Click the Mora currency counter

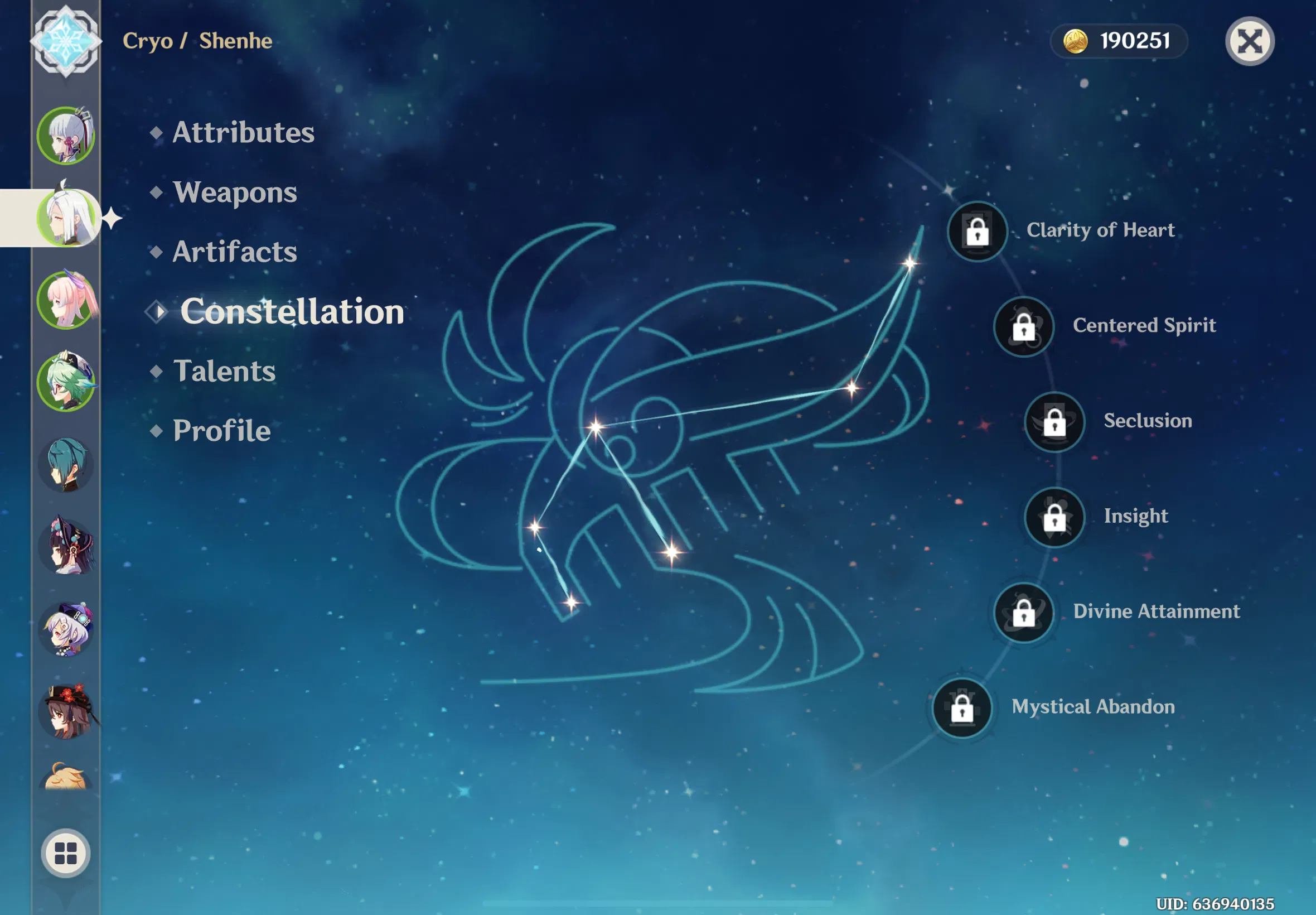[x=1119, y=40]
